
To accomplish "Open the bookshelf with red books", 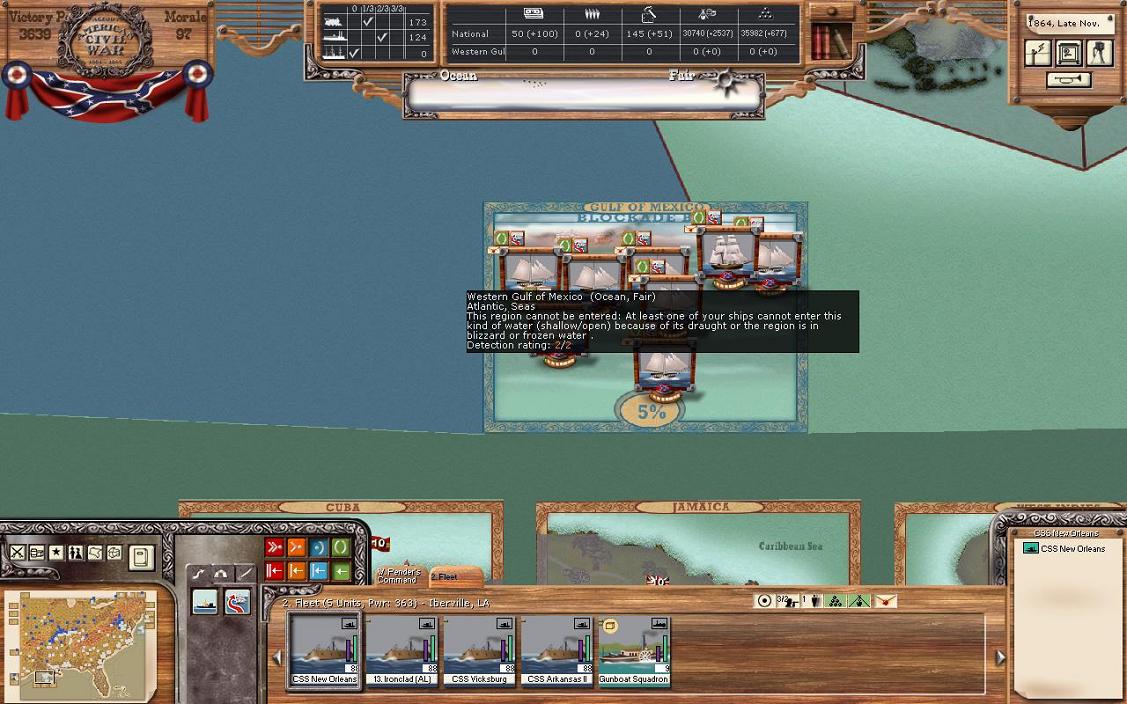I will pos(826,40).
